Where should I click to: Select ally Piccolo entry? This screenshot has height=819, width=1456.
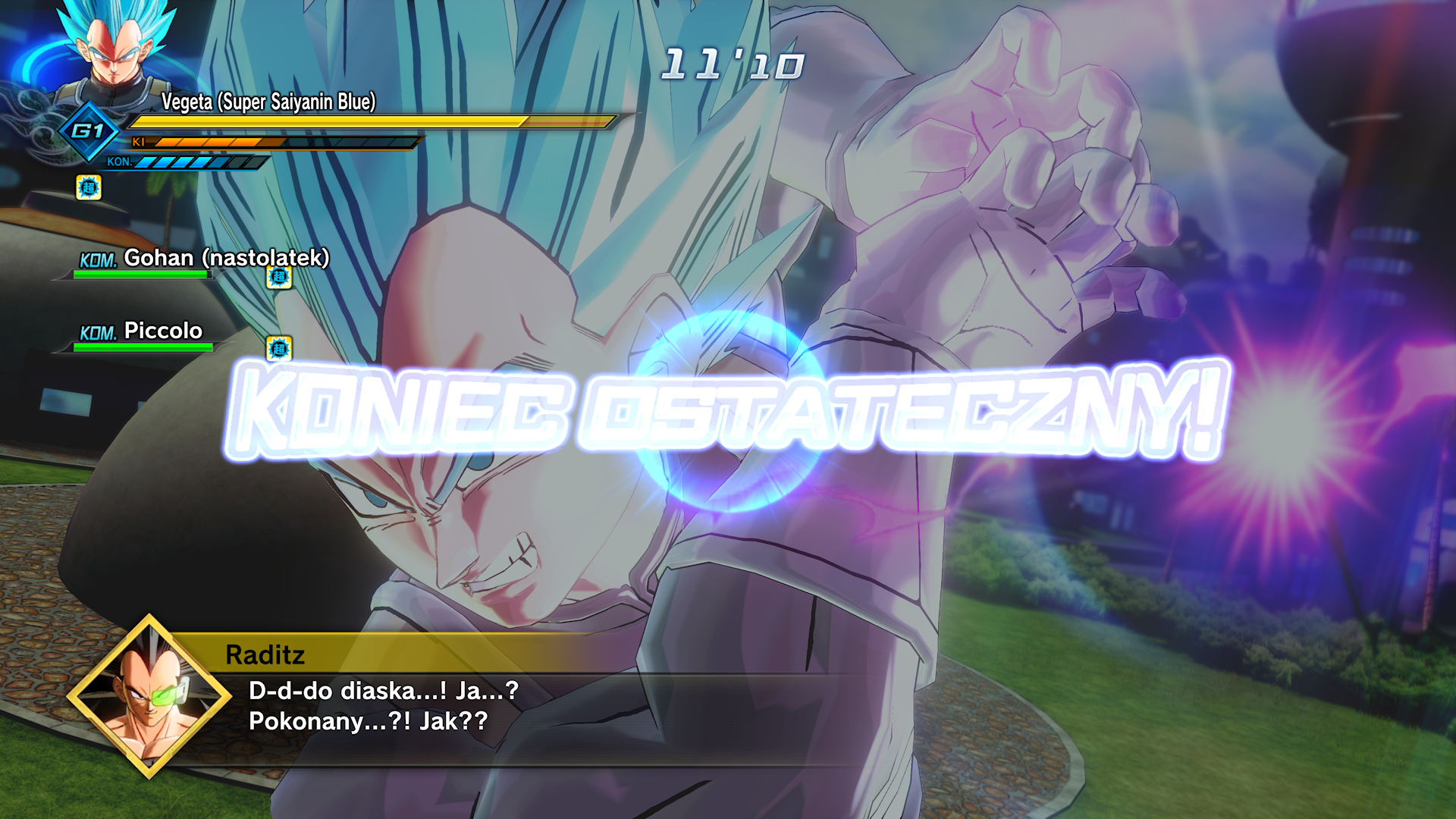tap(162, 331)
